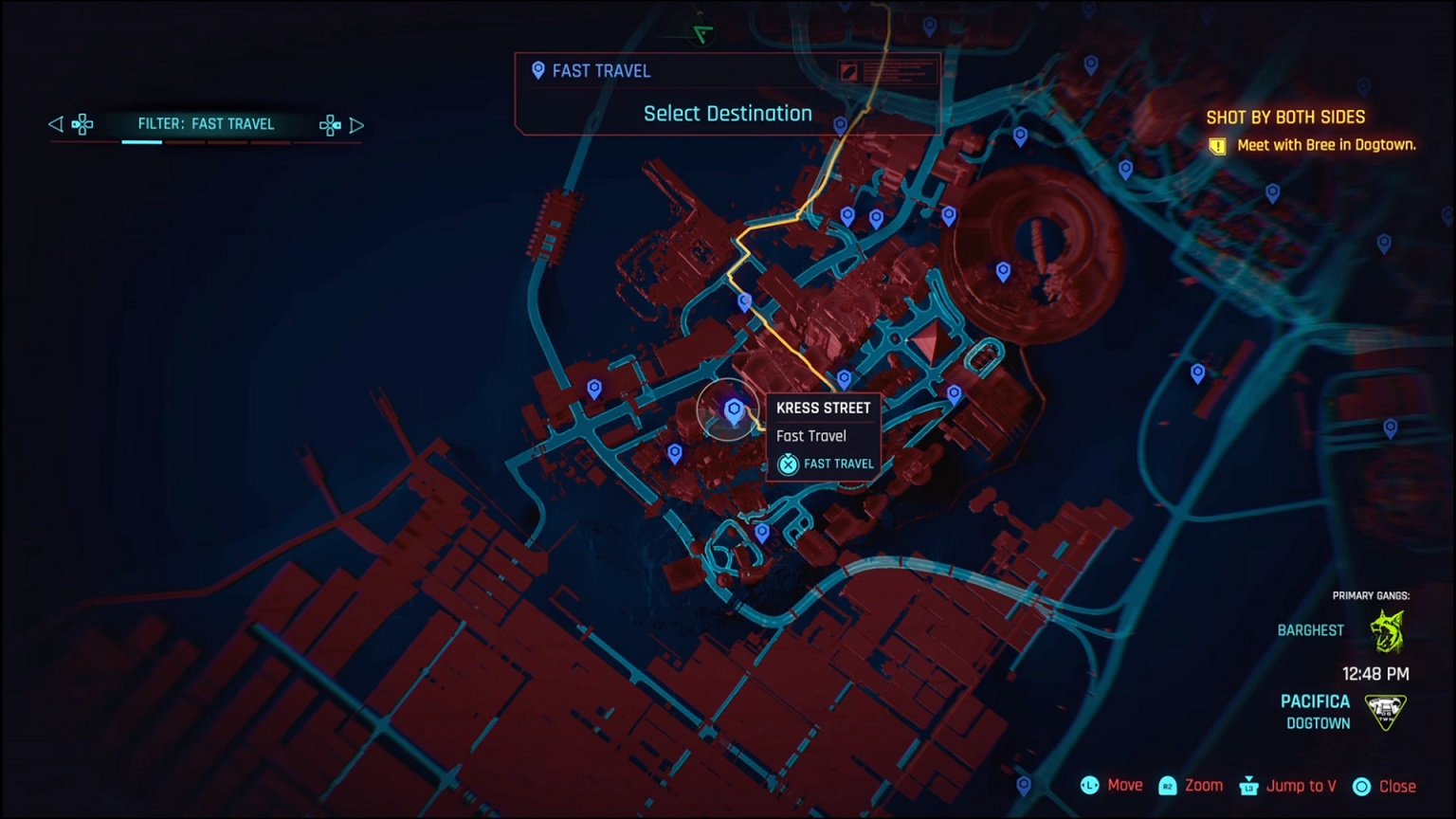
Task: Click the fast travel pin icon in header
Action: click(x=537, y=70)
